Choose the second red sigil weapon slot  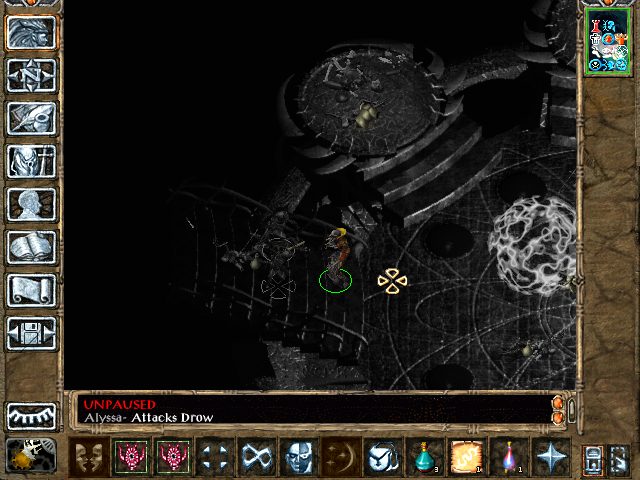pyautogui.click(x=172, y=456)
